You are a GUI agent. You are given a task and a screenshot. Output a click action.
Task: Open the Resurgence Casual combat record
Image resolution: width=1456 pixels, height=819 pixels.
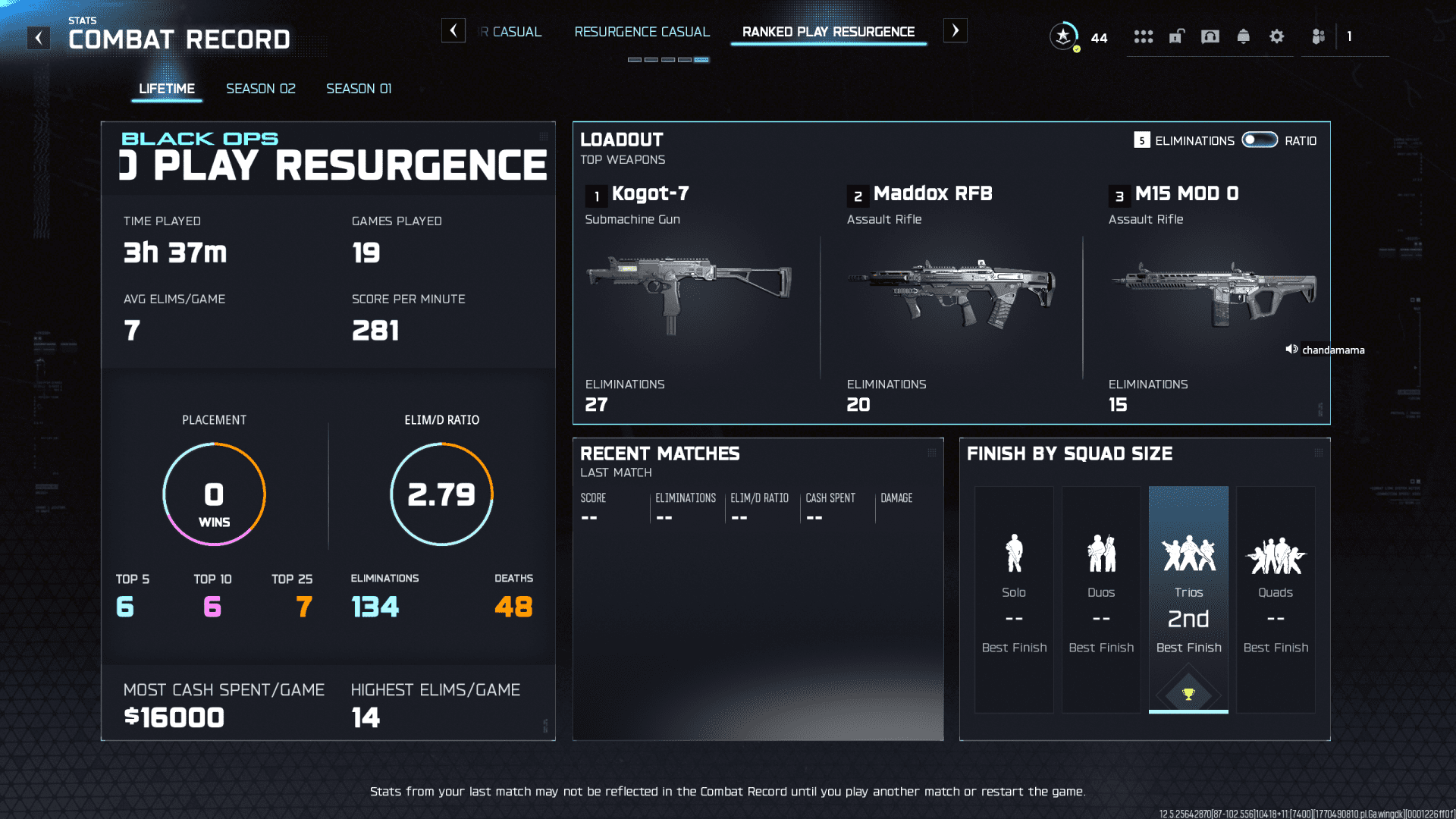(642, 32)
